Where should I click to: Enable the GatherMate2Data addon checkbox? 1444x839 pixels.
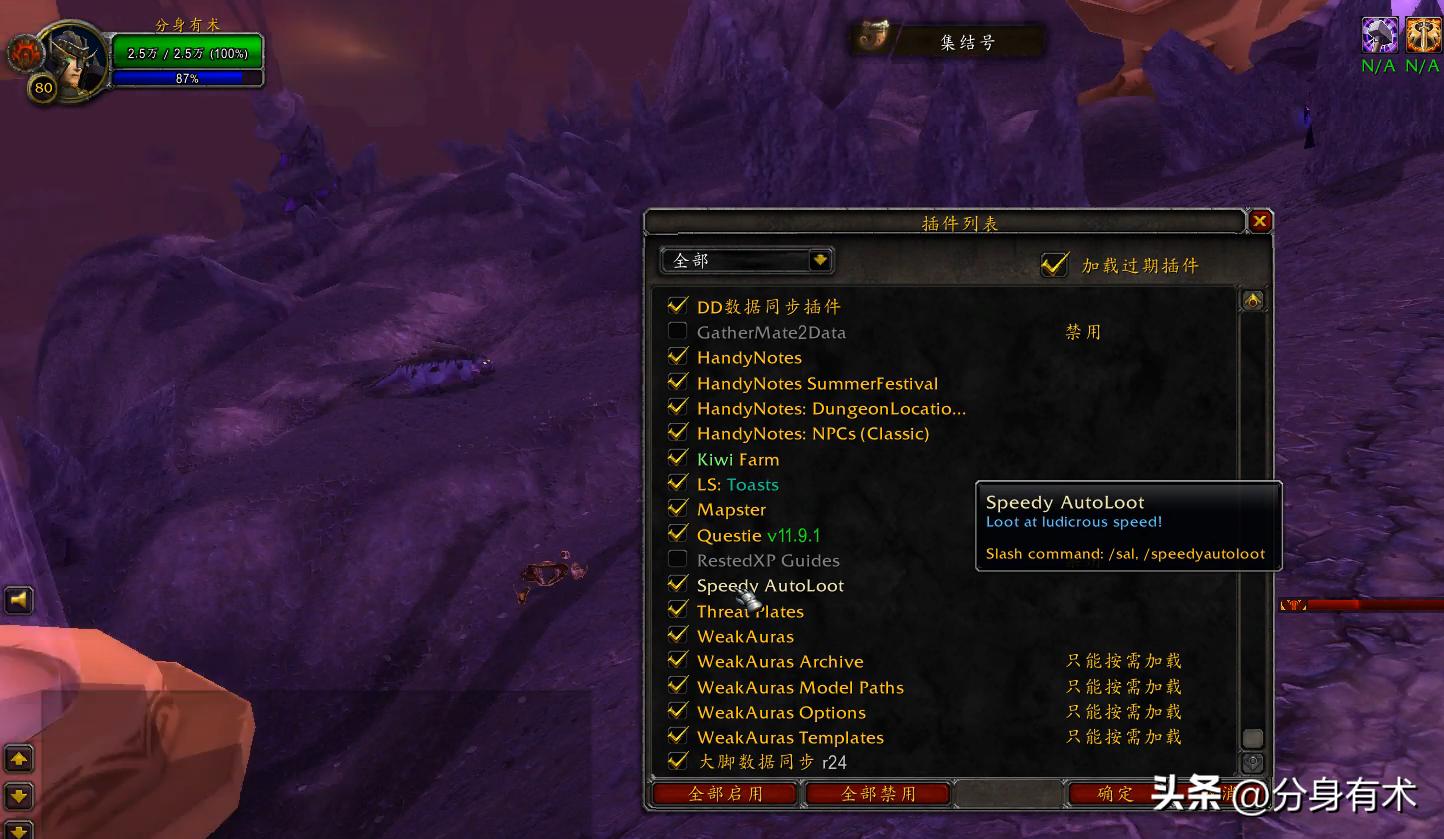678,331
